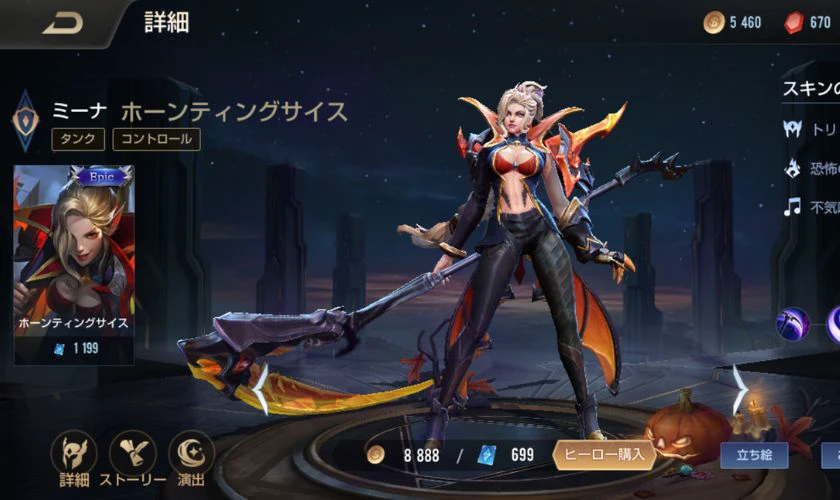
Task: Go back using the return arrow
Action: click(x=62, y=24)
